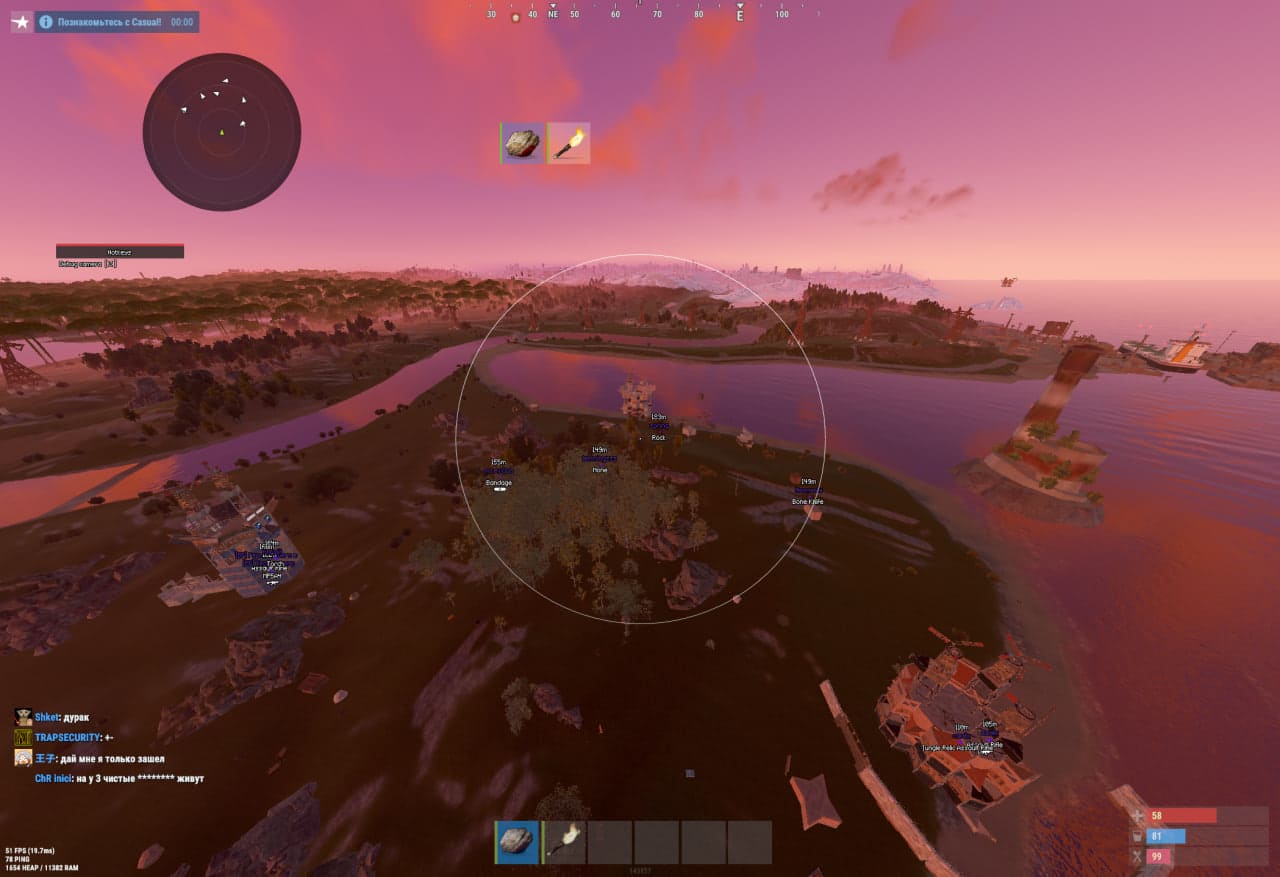Click TRAPSECURITY's name in the chat
1280x877 pixels.
click(x=67, y=738)
